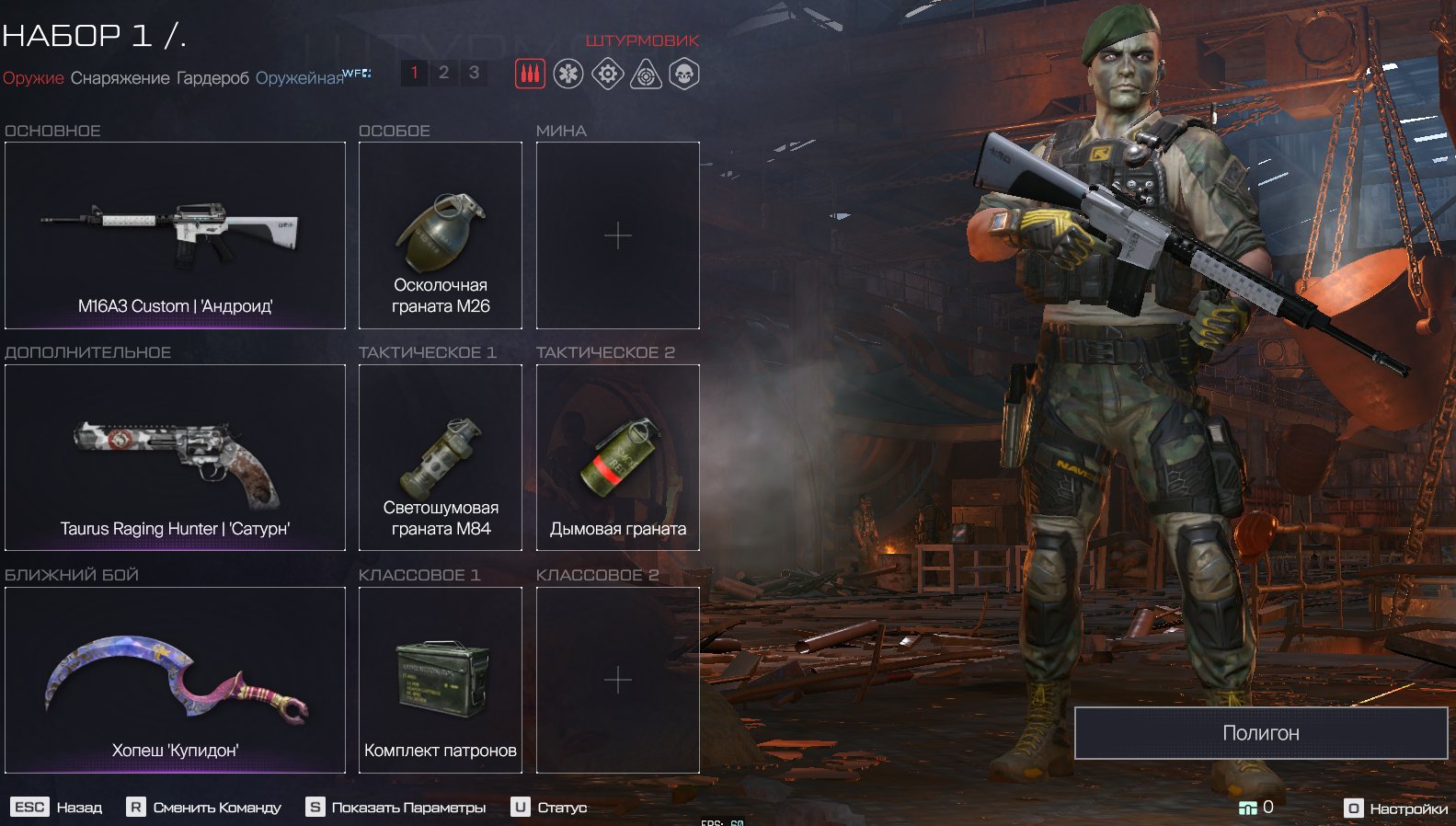Open the Снаряжение tab
The image size is (1456, 826).
[x=120, y=78]
